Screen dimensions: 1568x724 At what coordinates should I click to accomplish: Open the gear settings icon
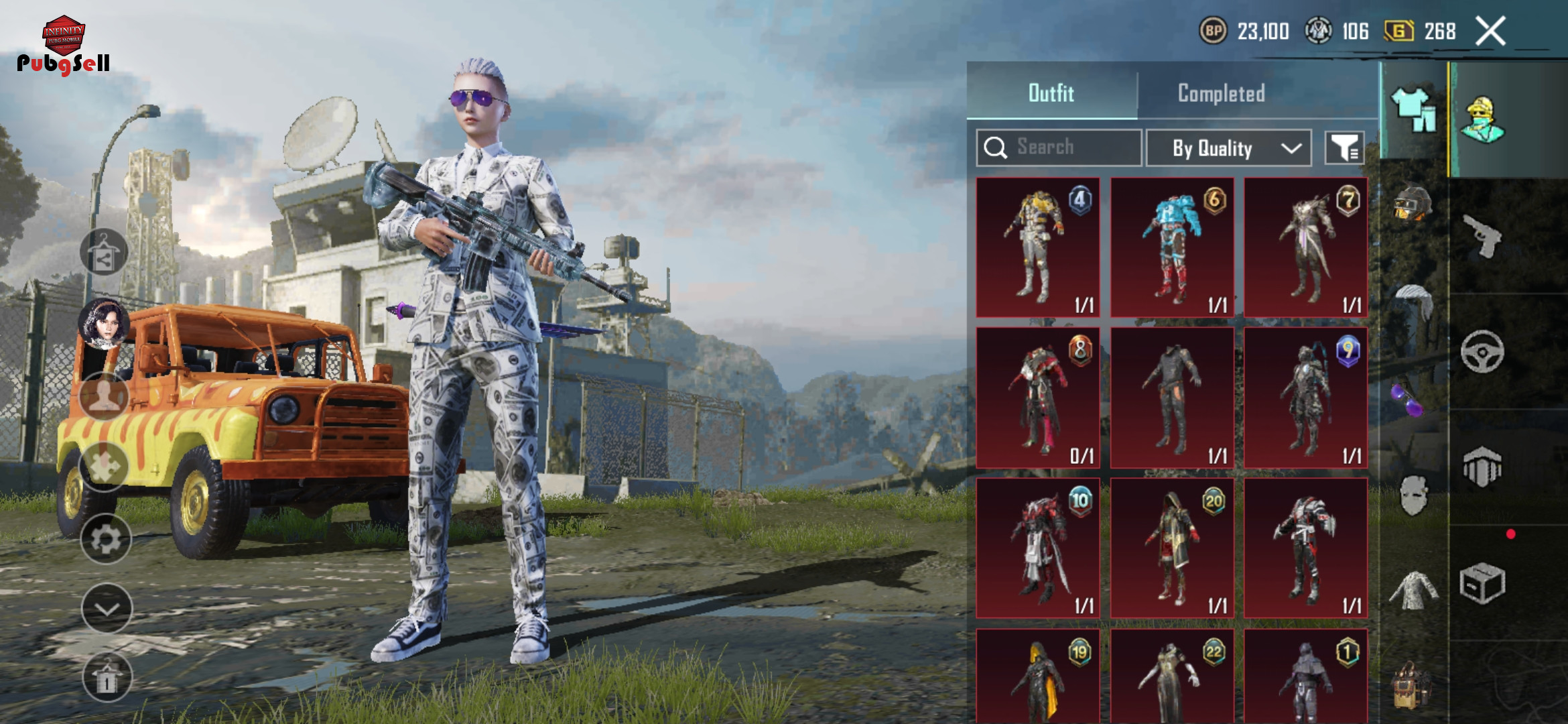pos(106,539)
